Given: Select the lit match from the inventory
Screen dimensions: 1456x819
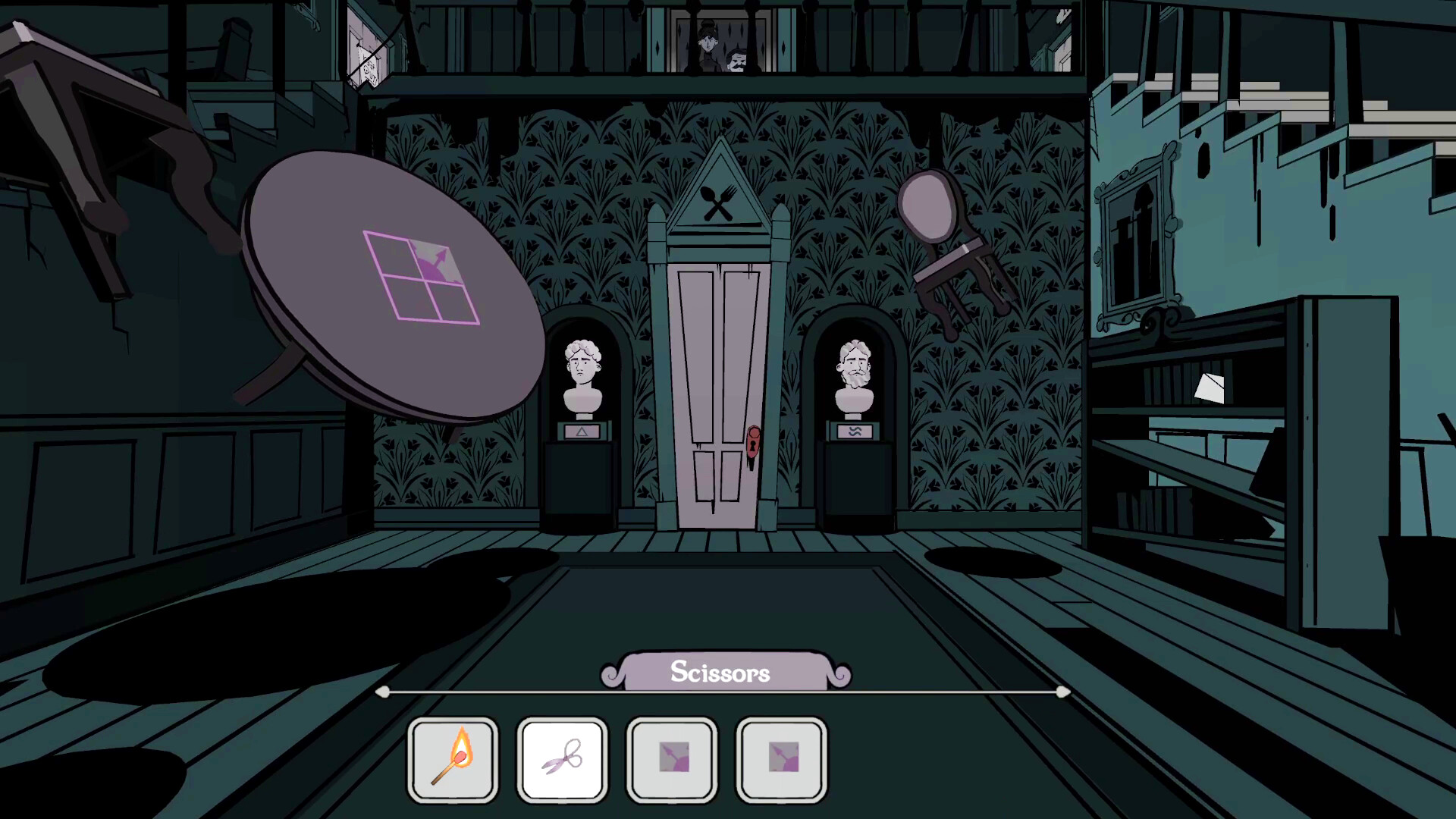Looking at the screenshot, I should 453,758.
